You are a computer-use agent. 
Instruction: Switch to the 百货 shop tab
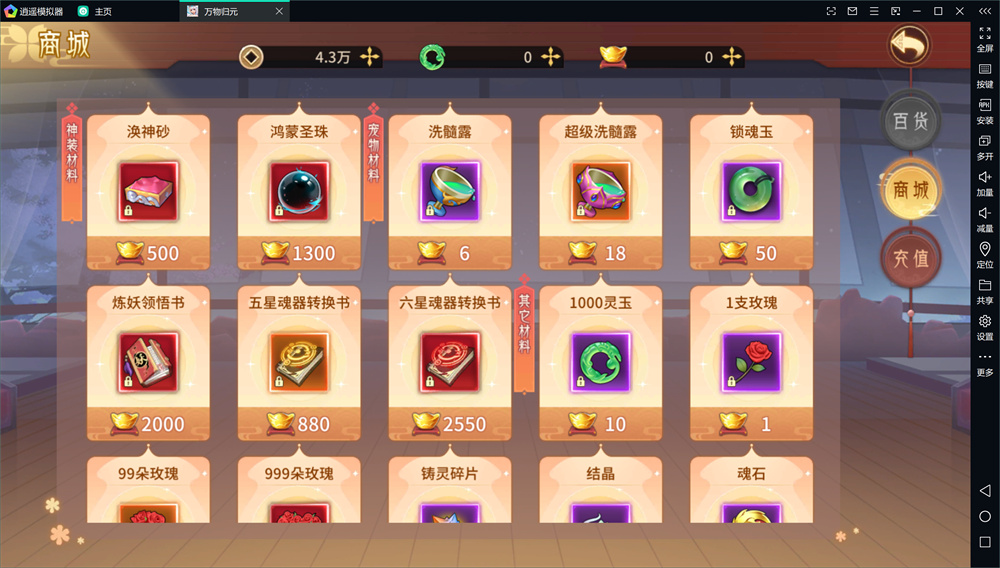click(x=910, y=121)
